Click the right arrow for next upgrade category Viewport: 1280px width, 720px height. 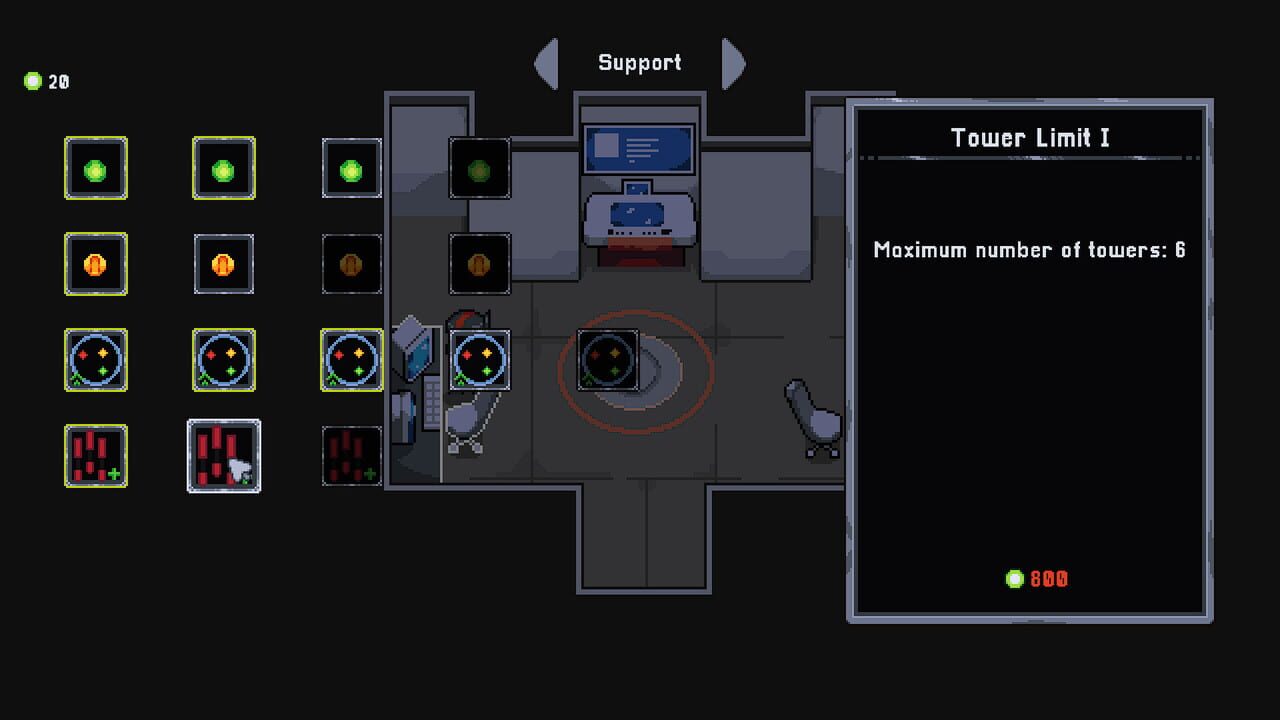tap(735, 63)
